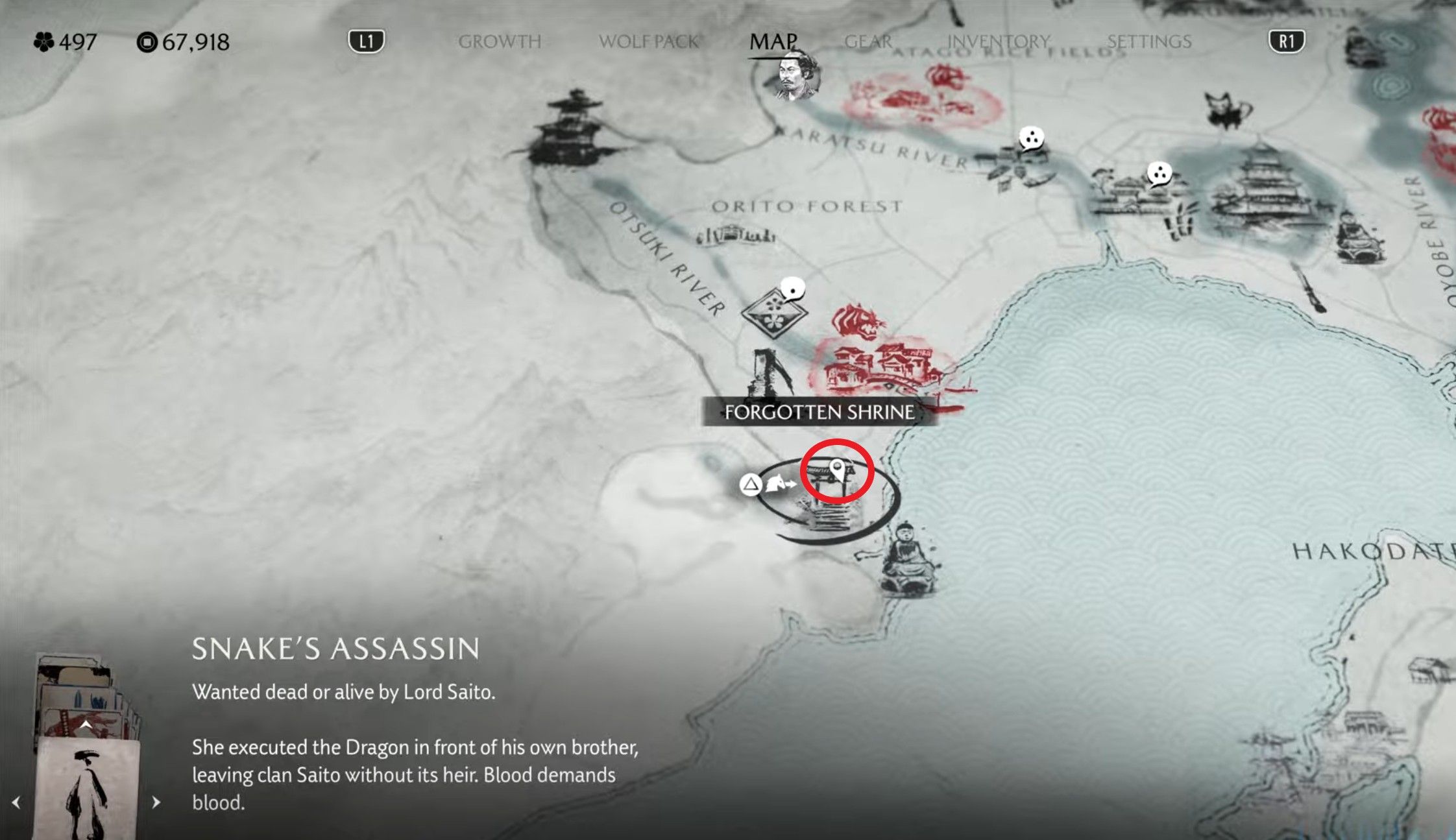Choose the man's portrait map marker
This screenshot has height=840, width=1456.
coord(797,78)
